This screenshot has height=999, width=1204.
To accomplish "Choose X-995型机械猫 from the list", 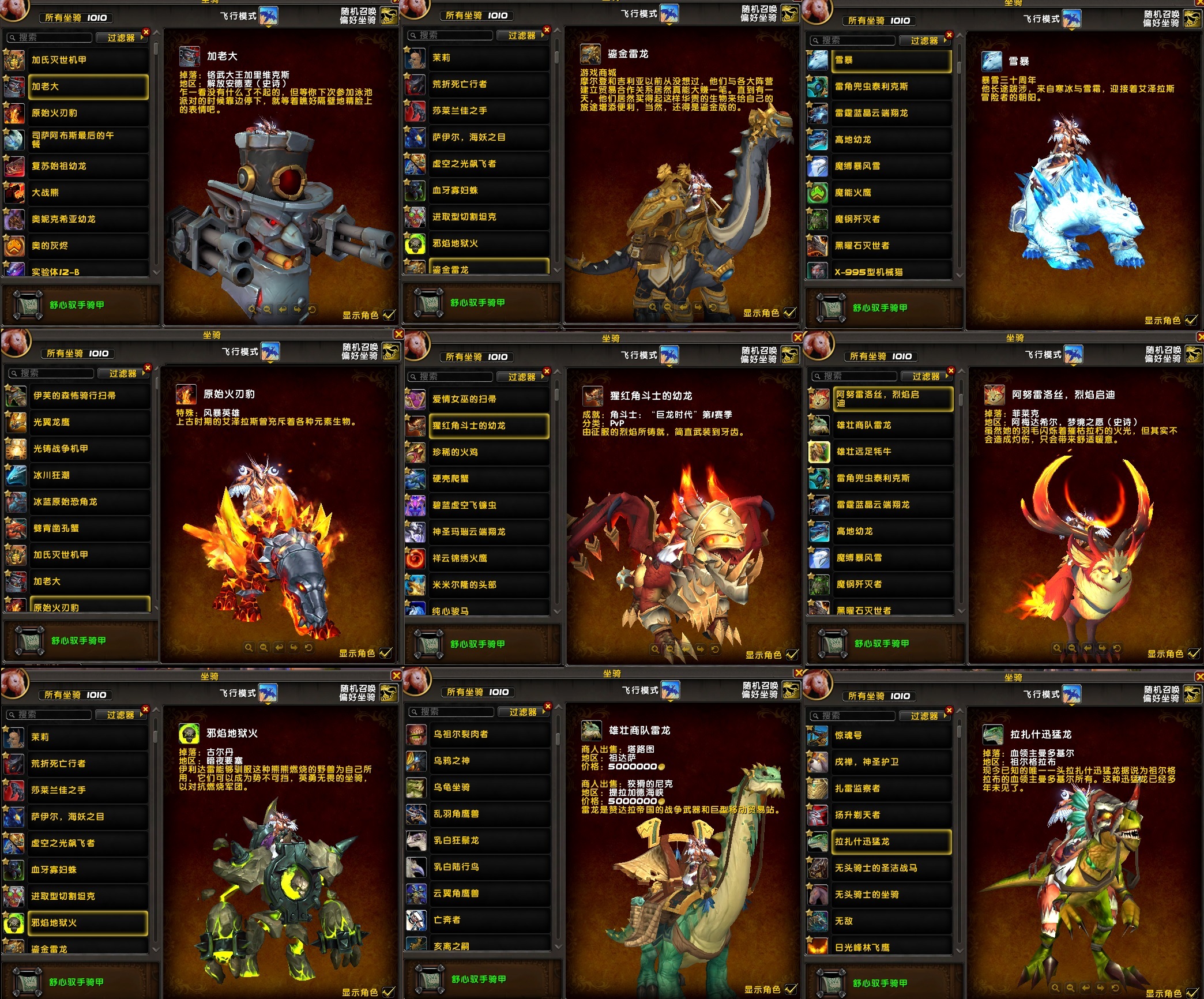I will 891,272.
